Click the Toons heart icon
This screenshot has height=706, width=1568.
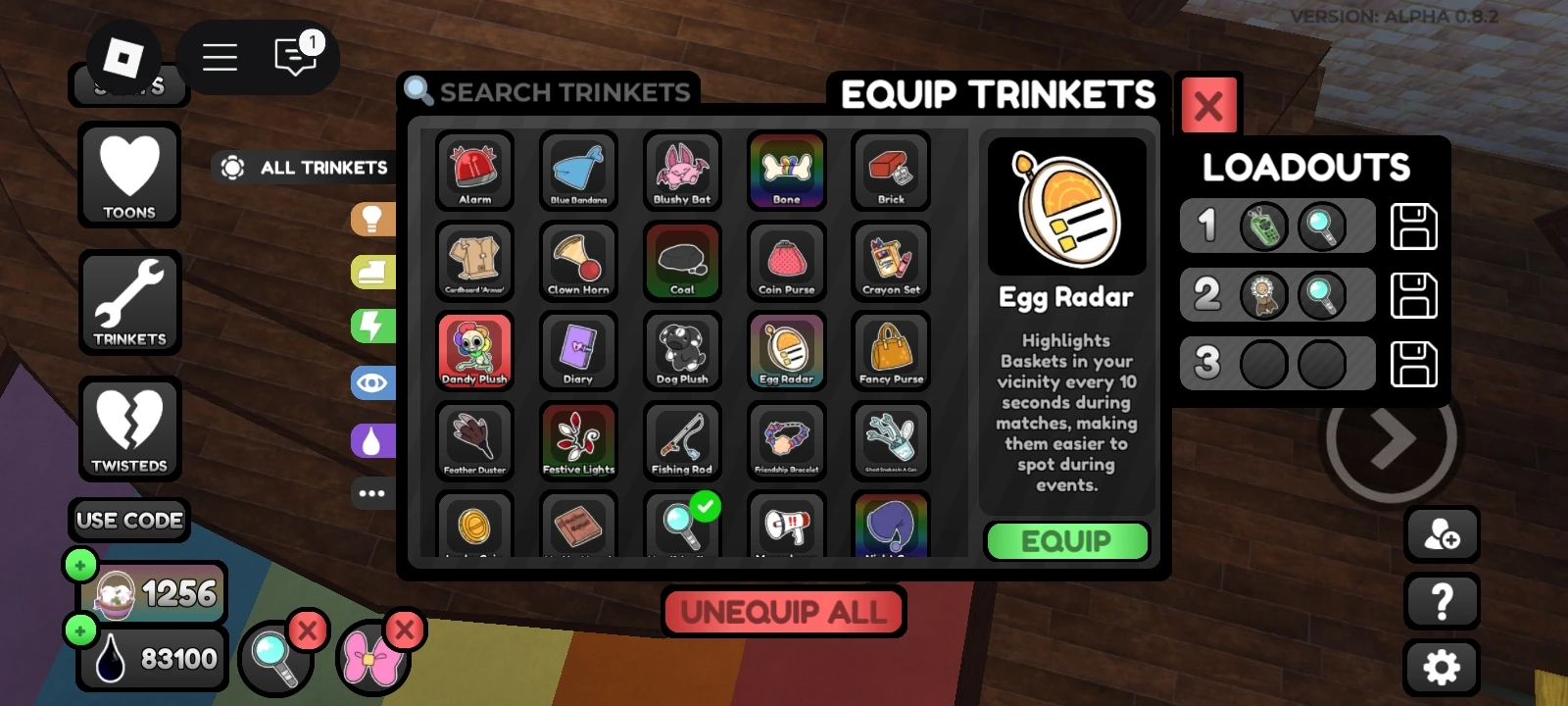[129, 175]
